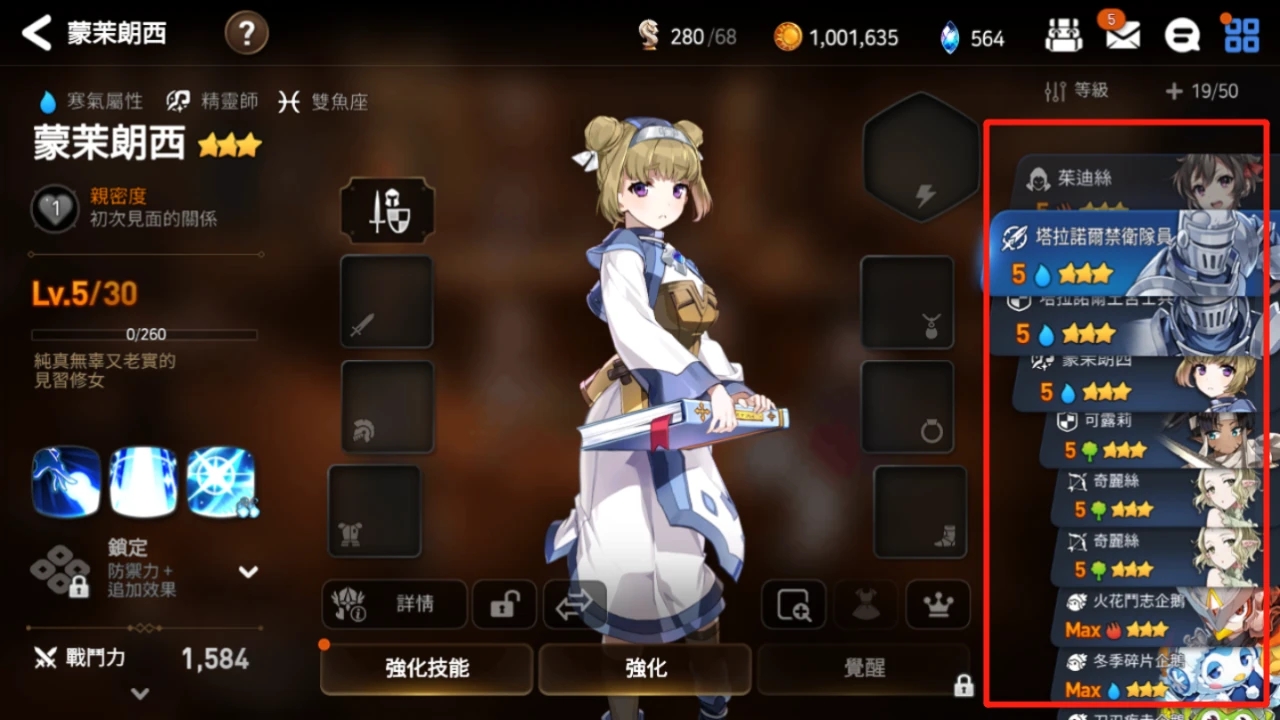Click the magnifier preview icon
Viewport: 1280px width, 720px height.
[x=793, y=605]
